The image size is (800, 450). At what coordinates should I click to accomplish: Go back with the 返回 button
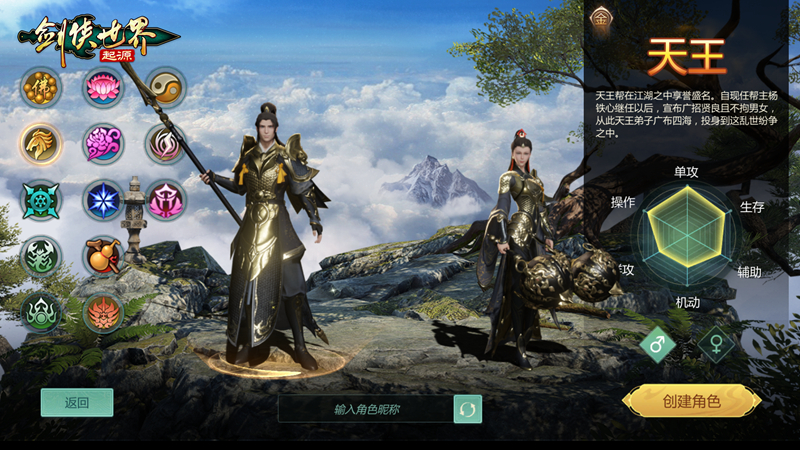tap(77, 402)
